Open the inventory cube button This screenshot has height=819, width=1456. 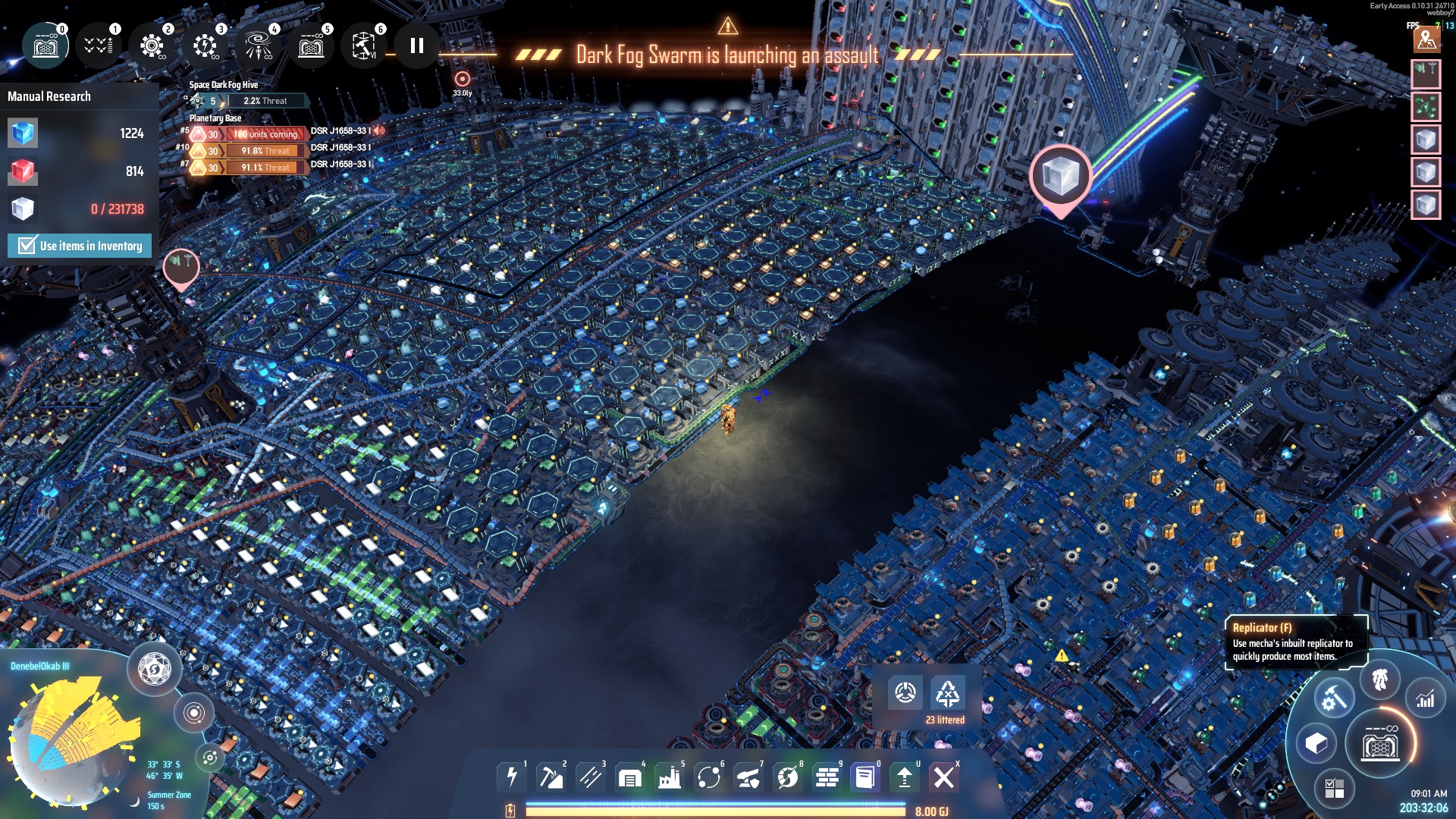click(1316, 743)
